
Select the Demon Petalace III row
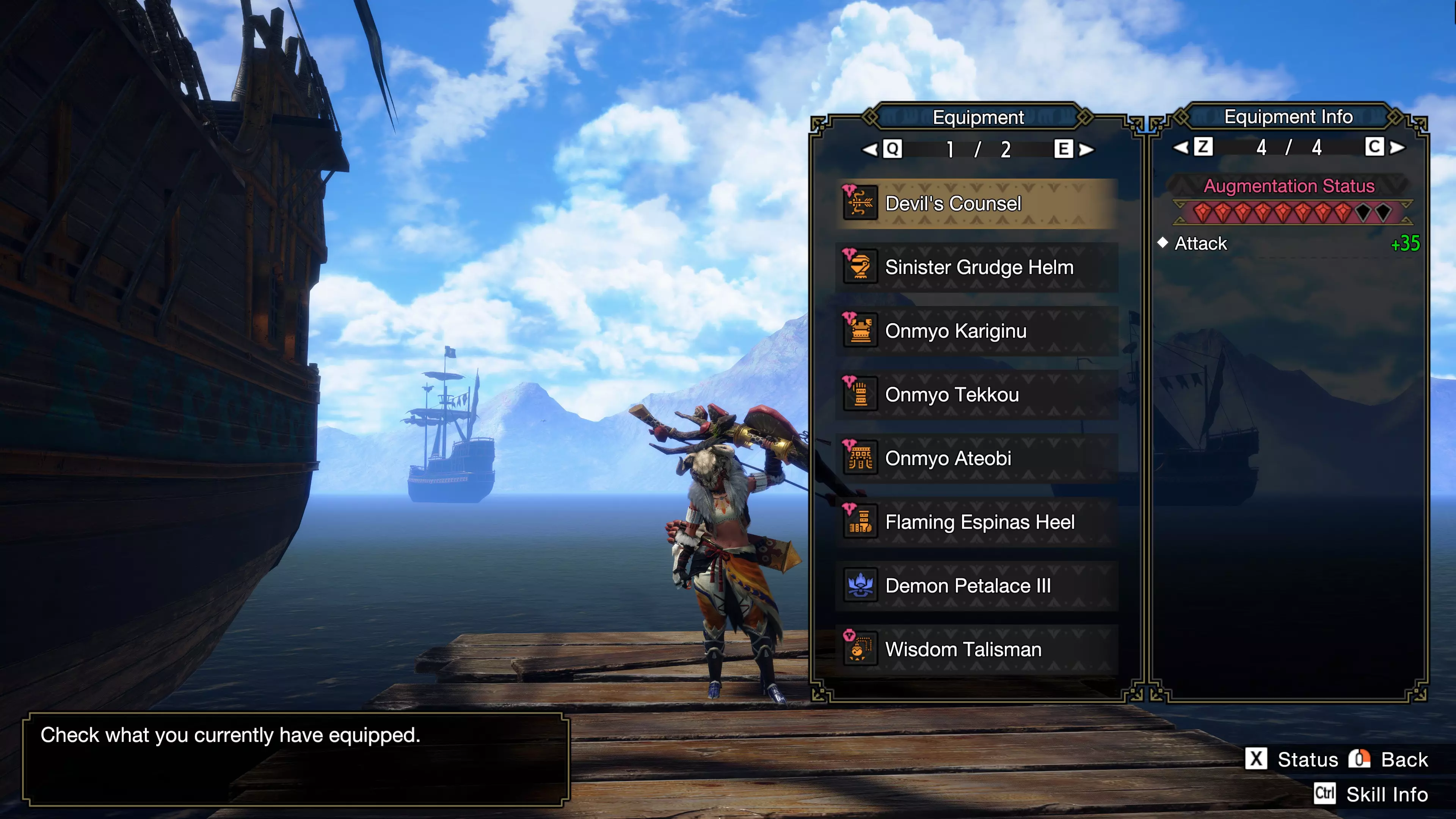[x=977, y=586]
